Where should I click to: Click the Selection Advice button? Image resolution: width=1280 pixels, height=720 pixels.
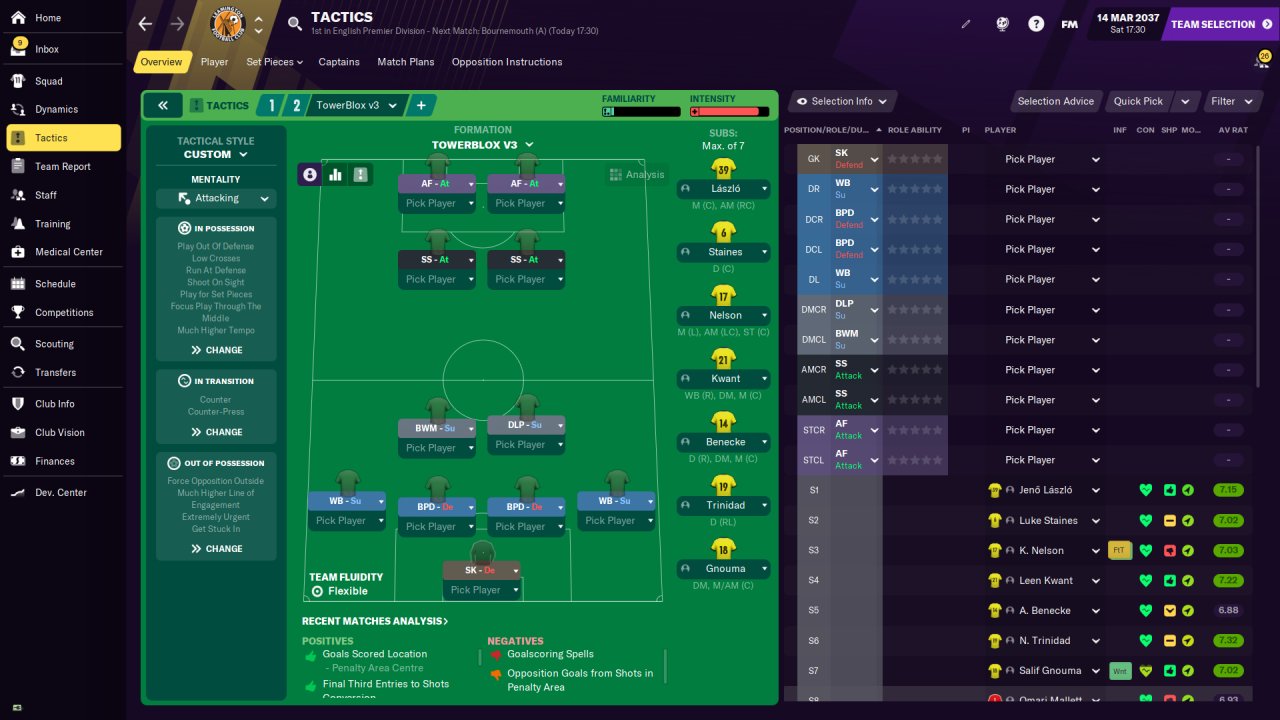[1055, 101]
